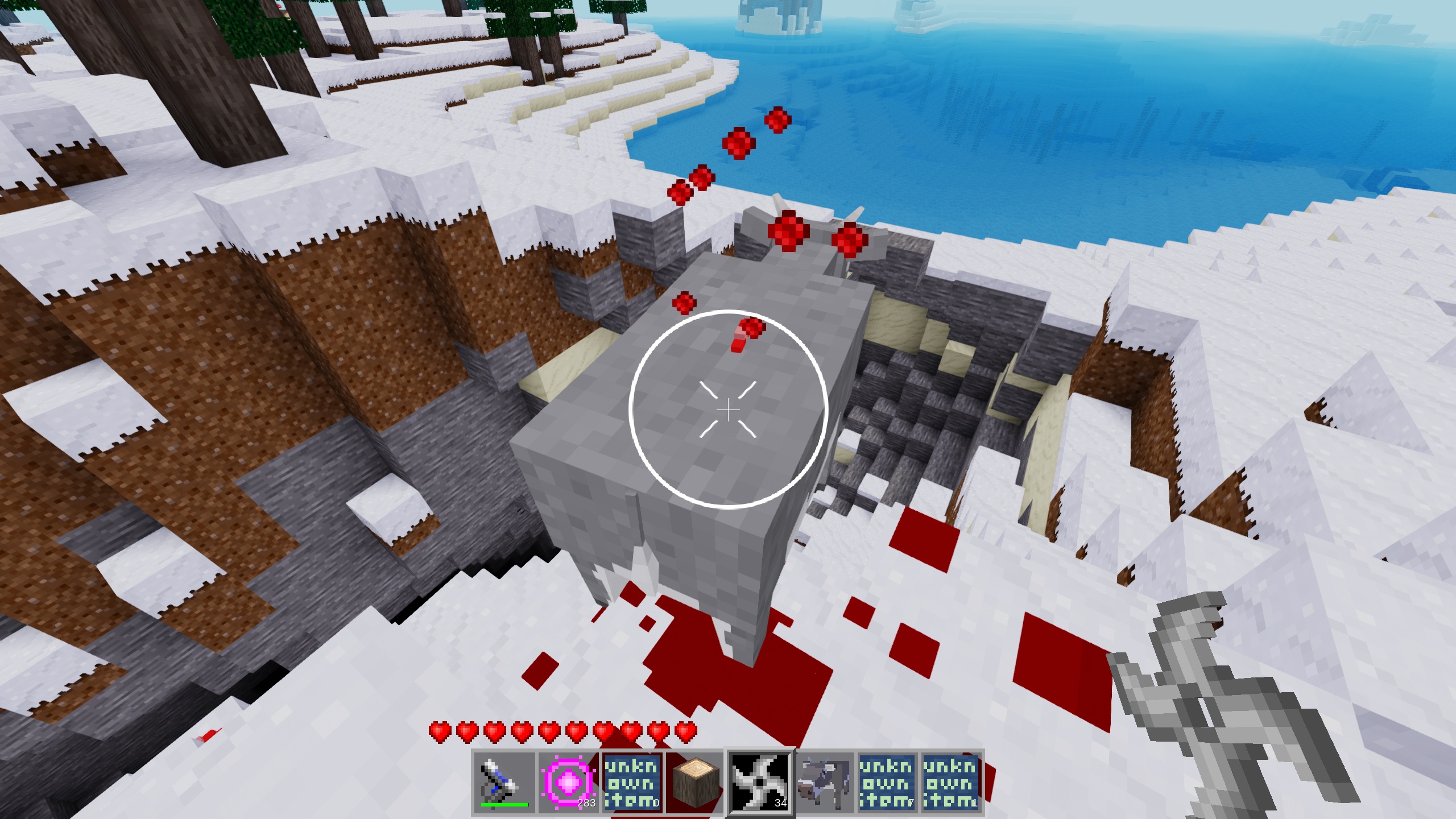Select the wood log block slot

[696, 783]
